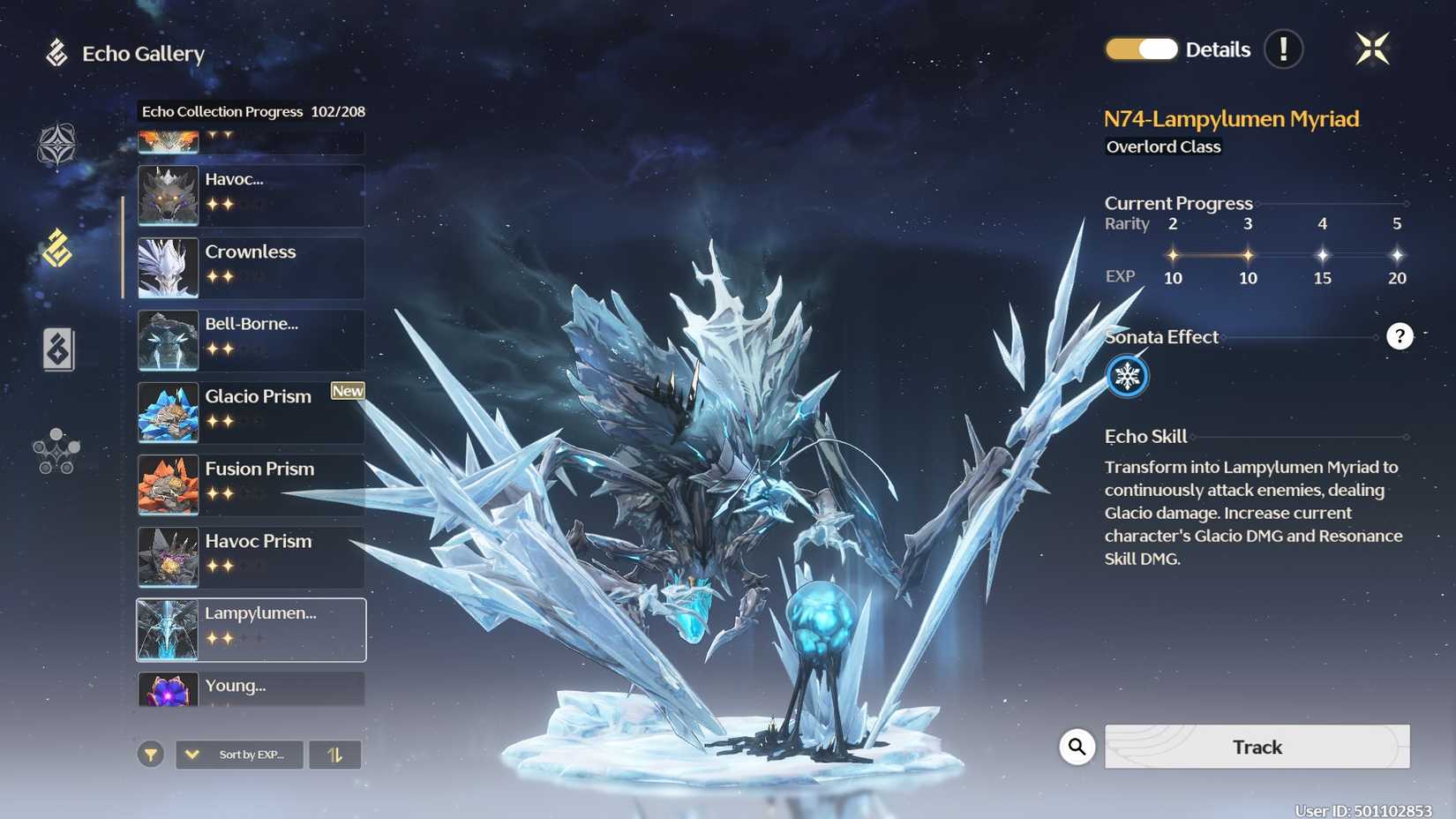Toggle the Details switch
This screenshot has height=819, width=1456.
tap(1141, 49)
